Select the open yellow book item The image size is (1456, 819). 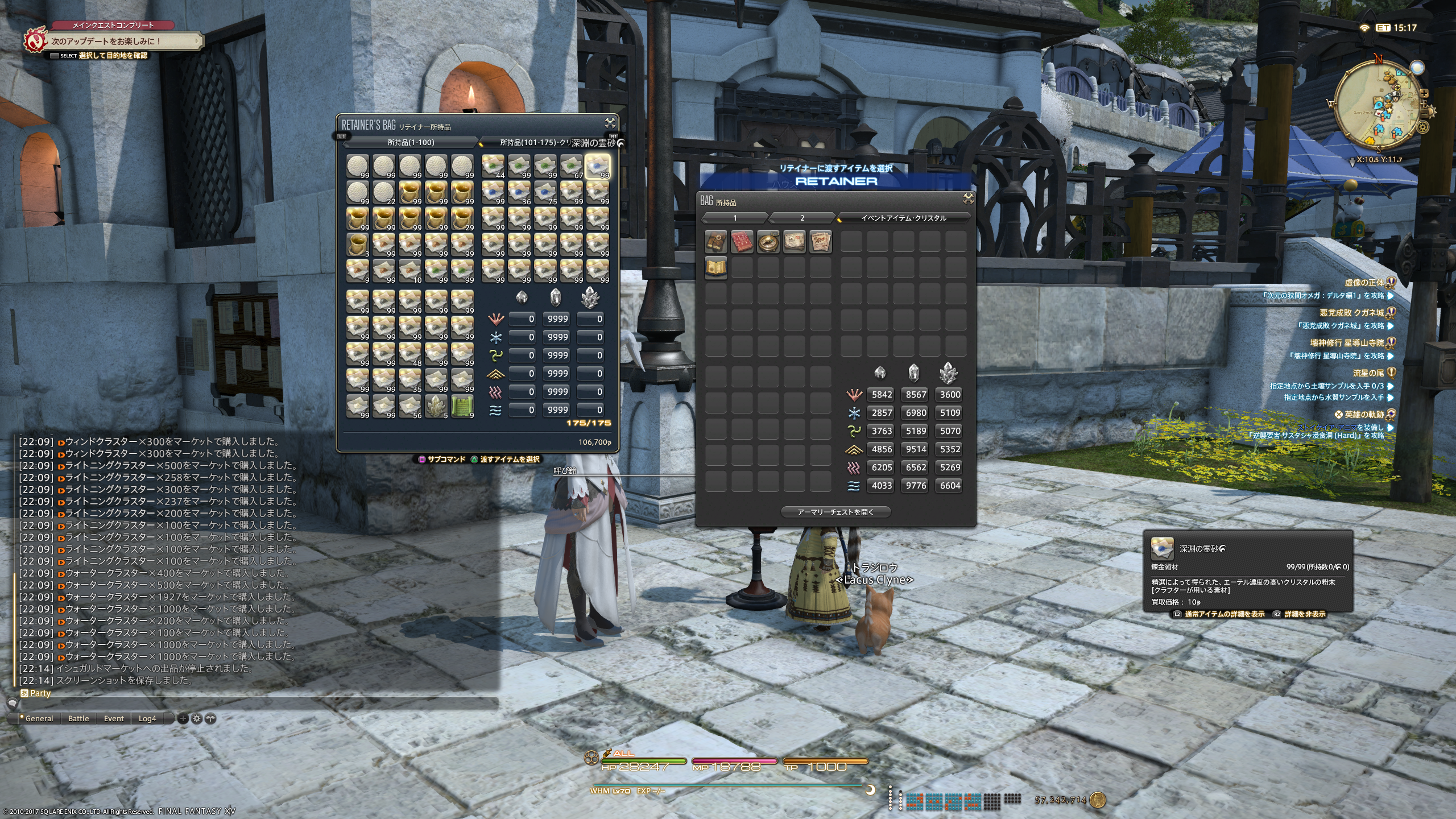[x=715, y=268]
